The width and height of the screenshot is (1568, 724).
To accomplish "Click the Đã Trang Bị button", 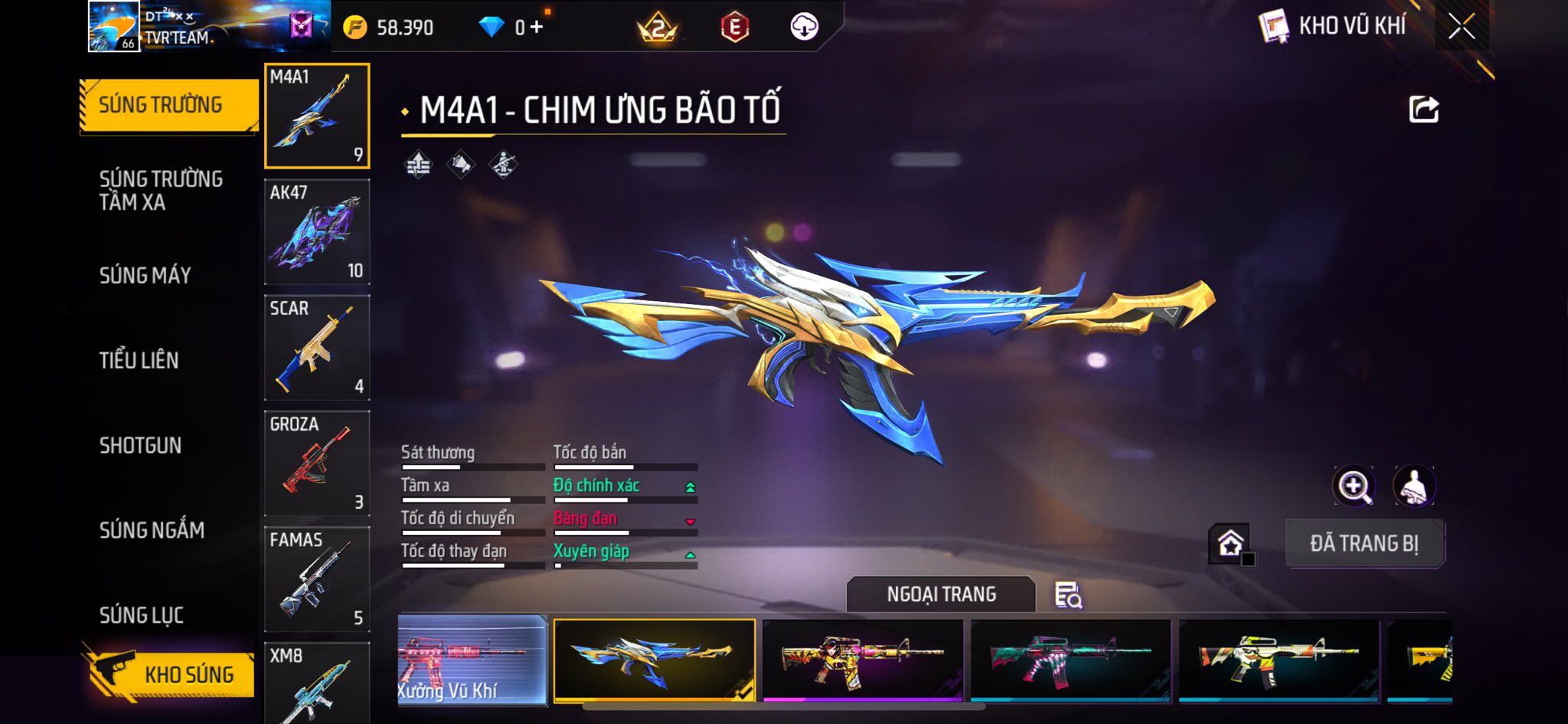I will [x=1364, y=543].
